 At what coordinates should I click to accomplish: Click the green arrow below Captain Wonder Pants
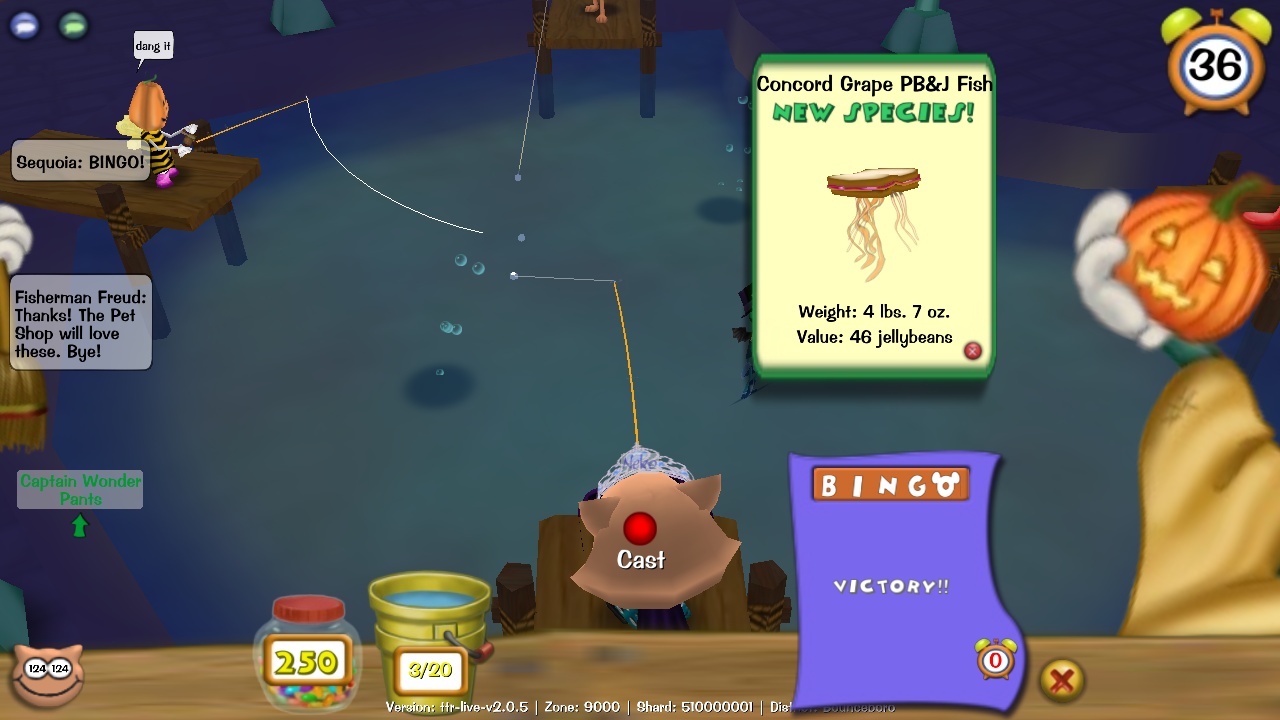[80, 524]
